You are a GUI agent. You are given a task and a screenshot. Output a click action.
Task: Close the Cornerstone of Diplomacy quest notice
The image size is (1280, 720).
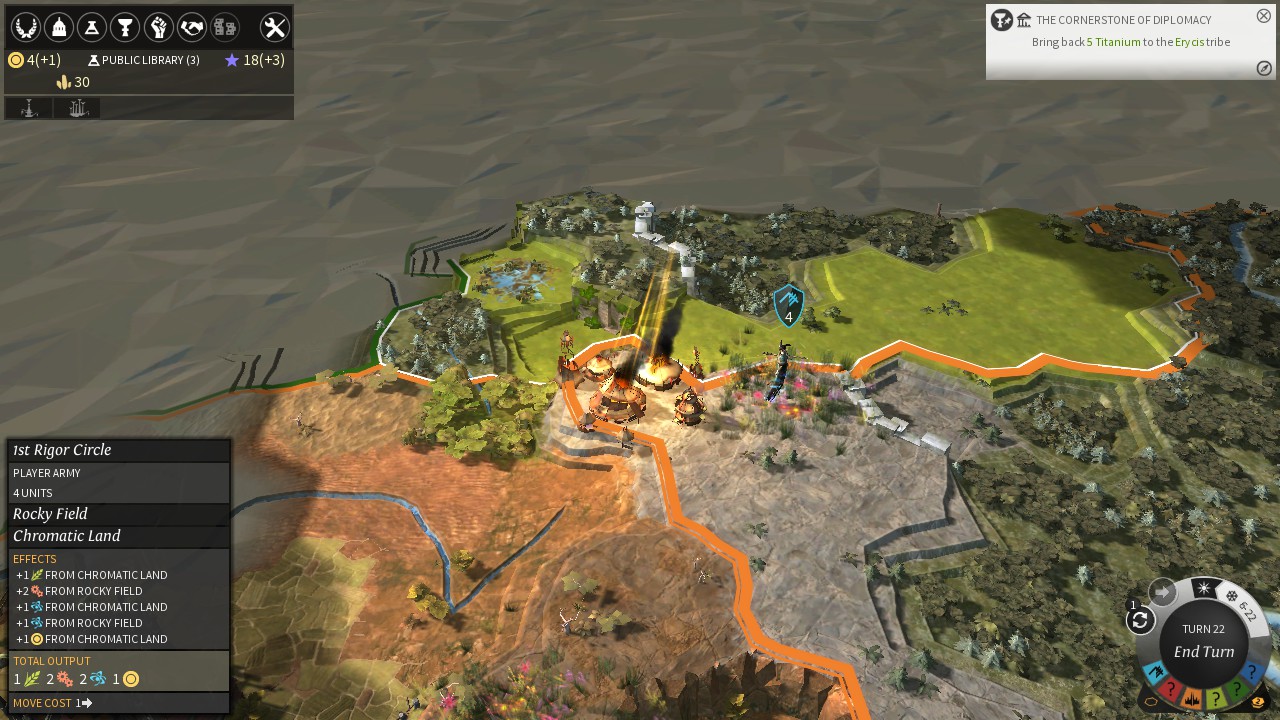(1264, 16)
